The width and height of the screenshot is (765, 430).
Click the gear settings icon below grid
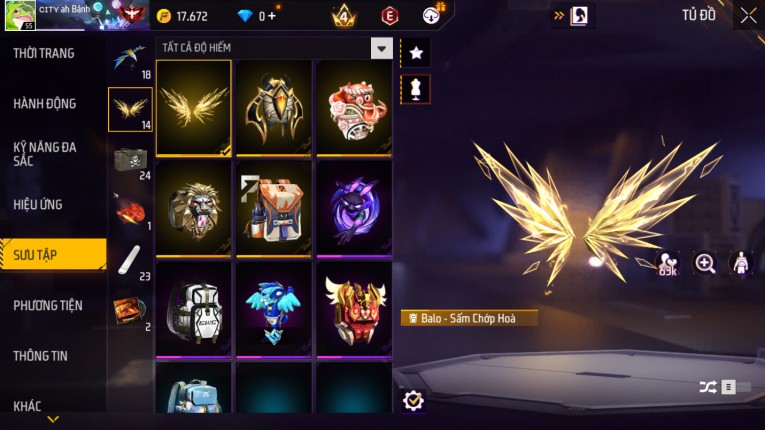coord(413,400)
